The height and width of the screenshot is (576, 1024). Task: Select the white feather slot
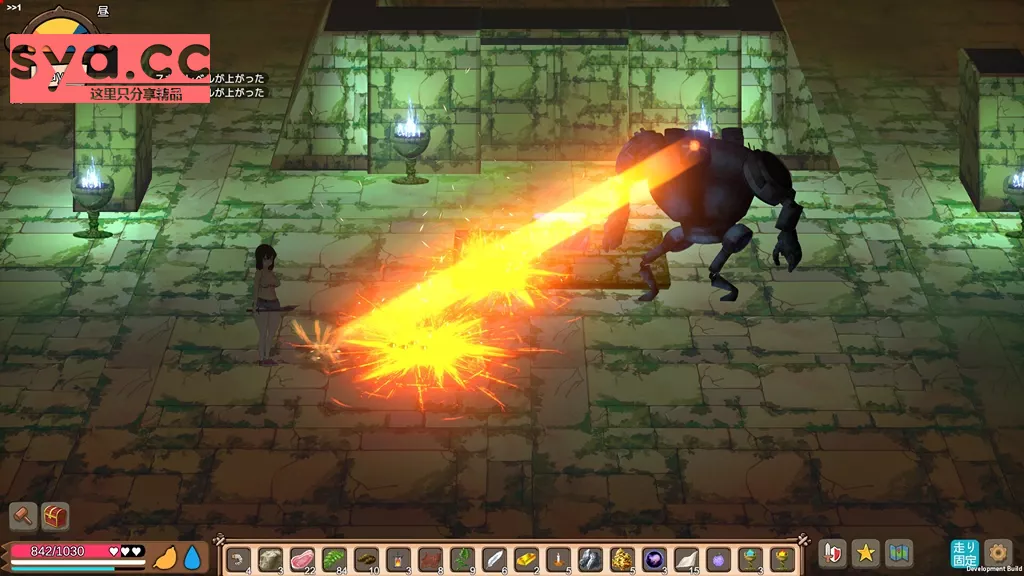[495, 559]
